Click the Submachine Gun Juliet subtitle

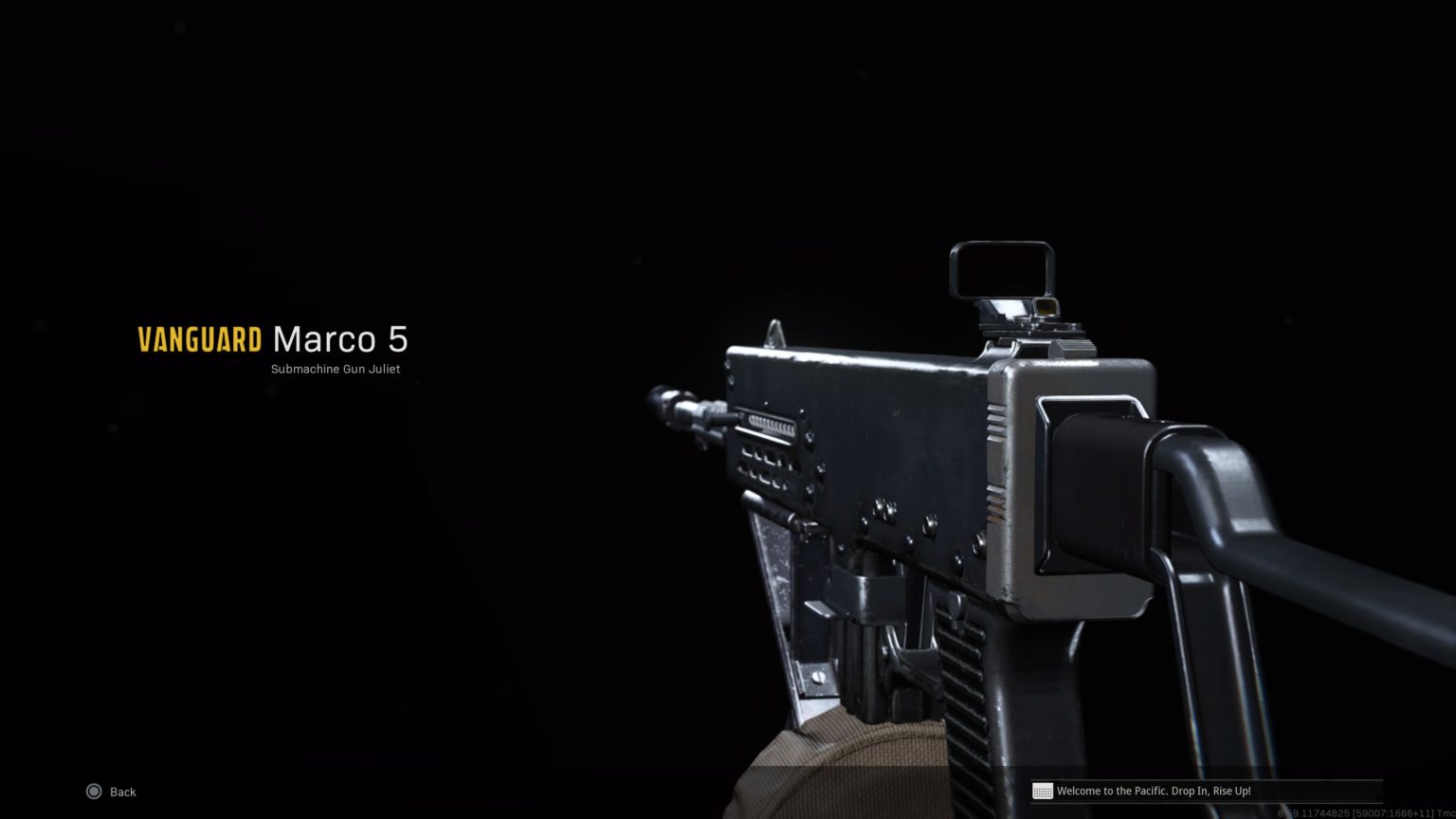[x=336, y=369]
